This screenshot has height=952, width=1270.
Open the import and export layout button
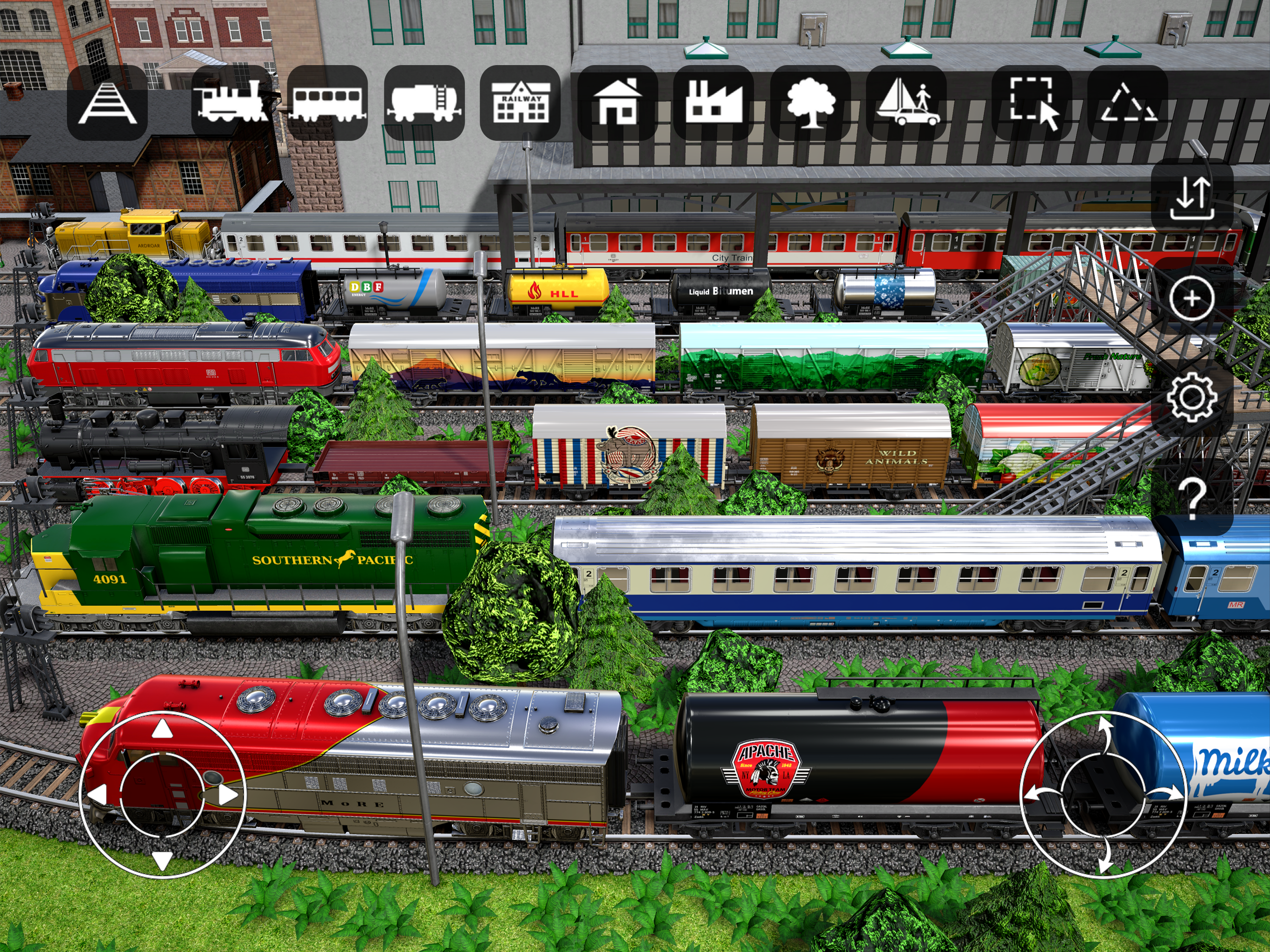[1192, 198]
